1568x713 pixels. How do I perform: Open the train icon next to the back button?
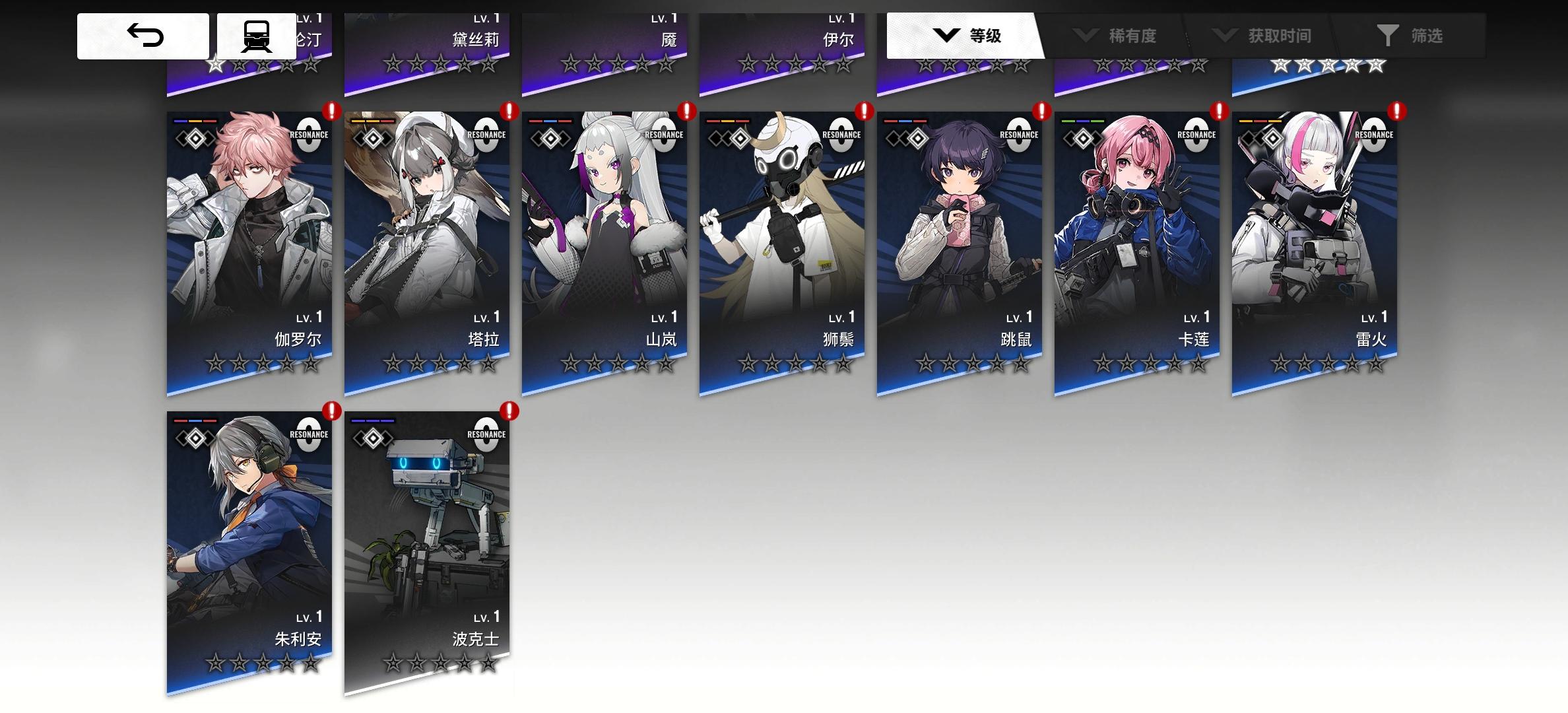257,36
